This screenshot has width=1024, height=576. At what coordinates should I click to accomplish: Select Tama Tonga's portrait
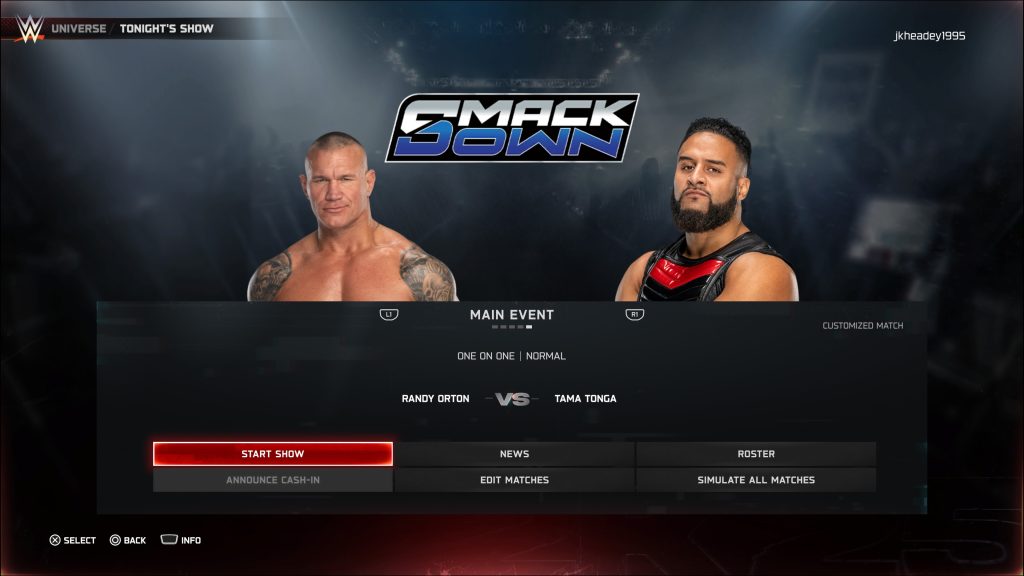tap(710, 215)
